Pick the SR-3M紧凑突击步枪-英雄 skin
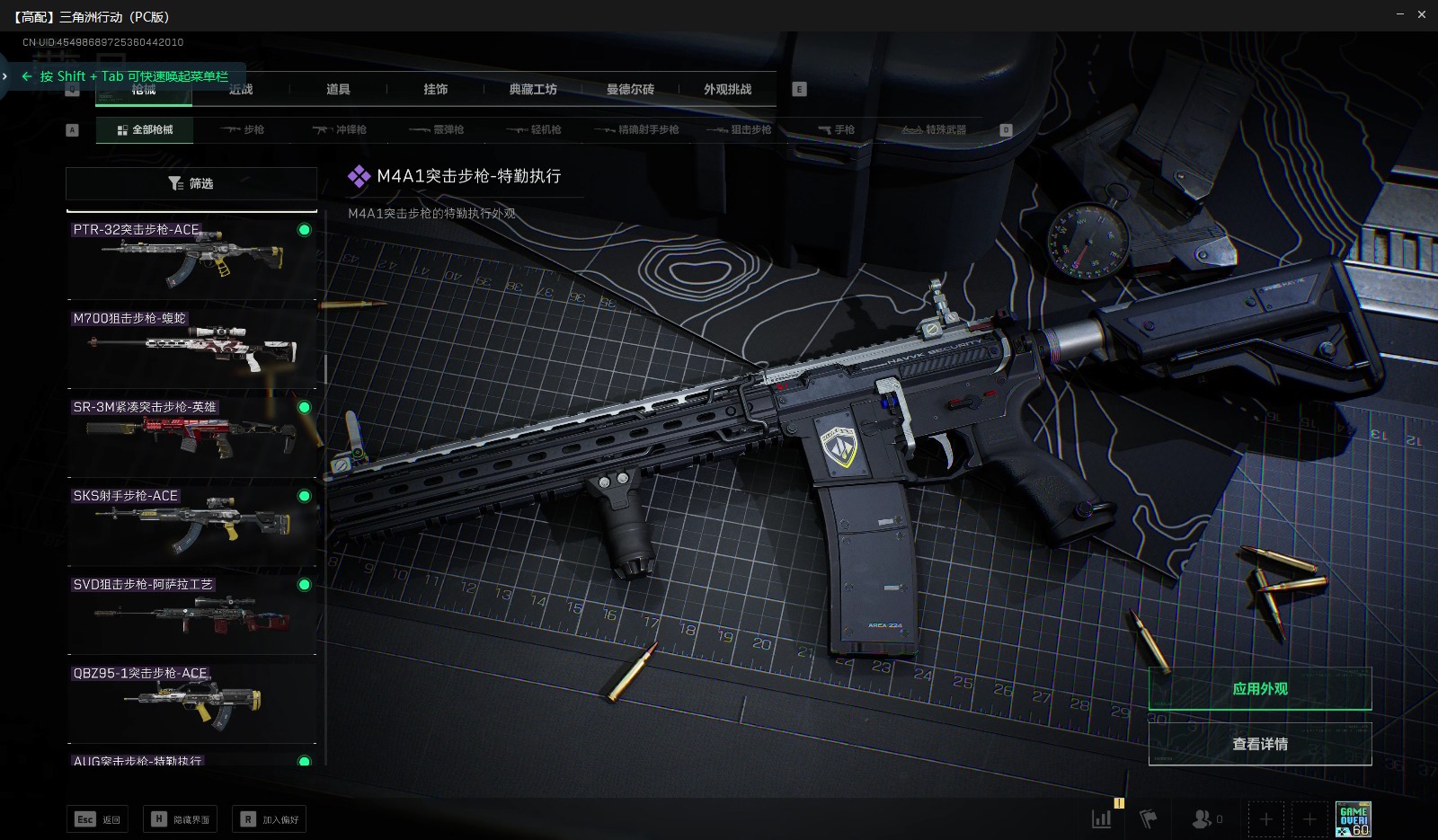The image size is (1438, 840). pyautogui.click(x=191, y=434)
